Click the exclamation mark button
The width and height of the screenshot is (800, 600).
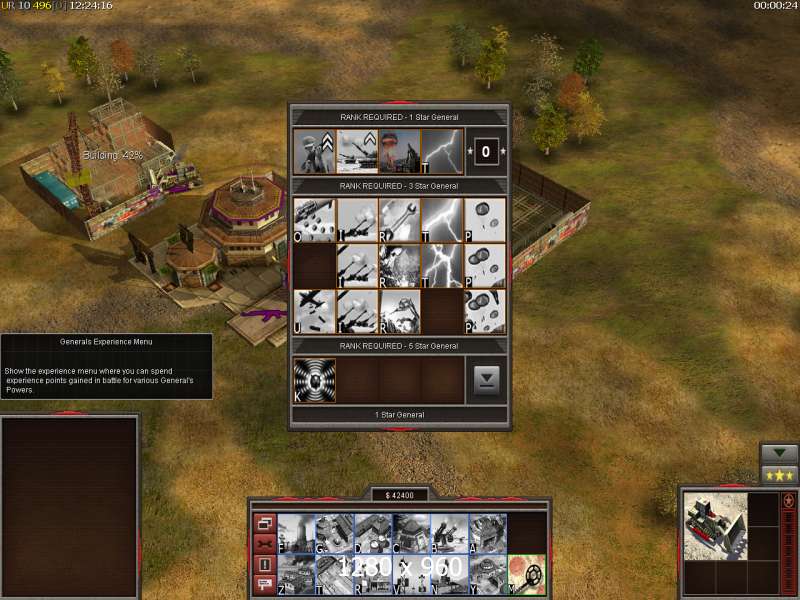pos(265,564)
